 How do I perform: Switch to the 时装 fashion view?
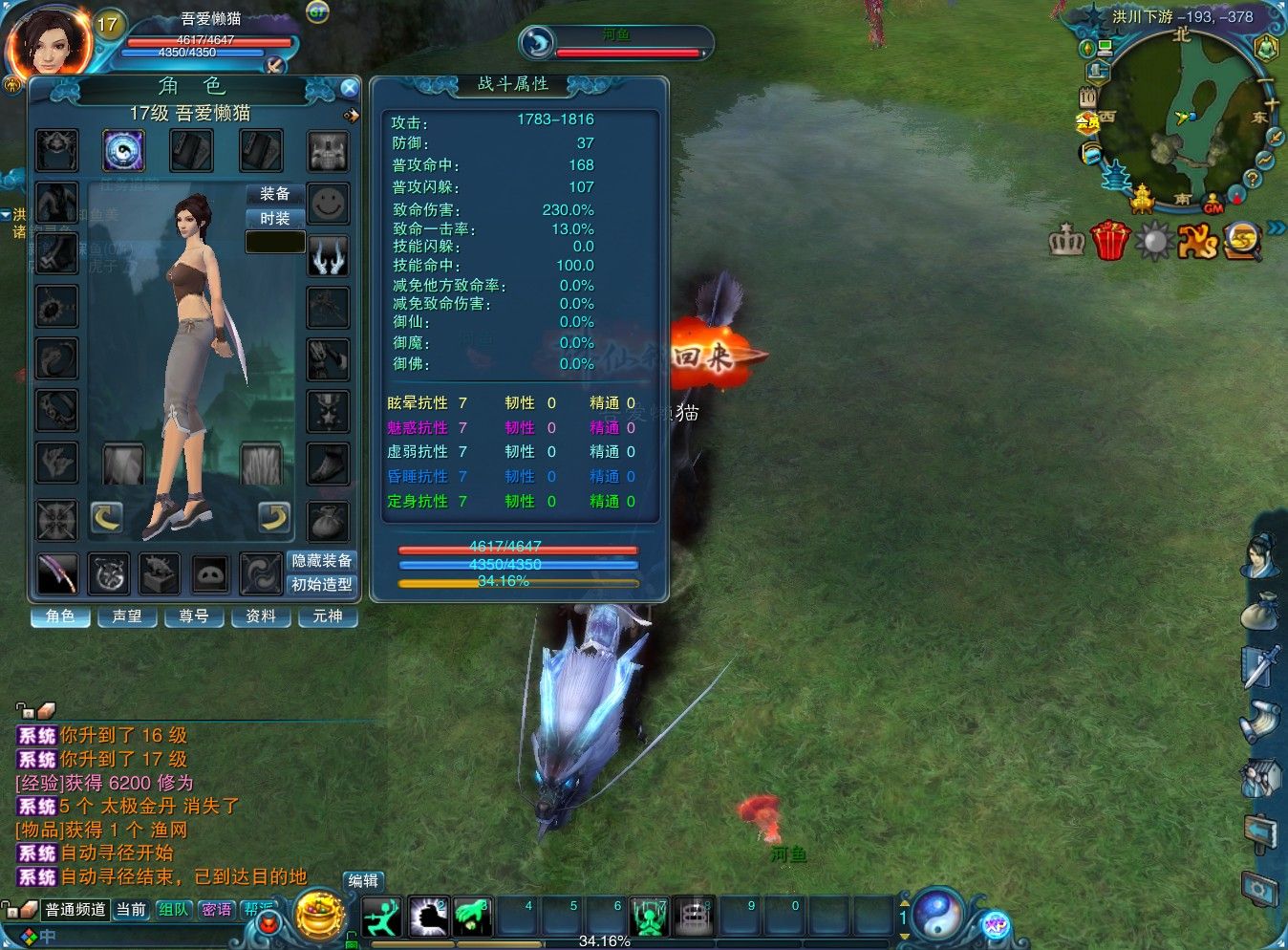(x=274, y=218)
